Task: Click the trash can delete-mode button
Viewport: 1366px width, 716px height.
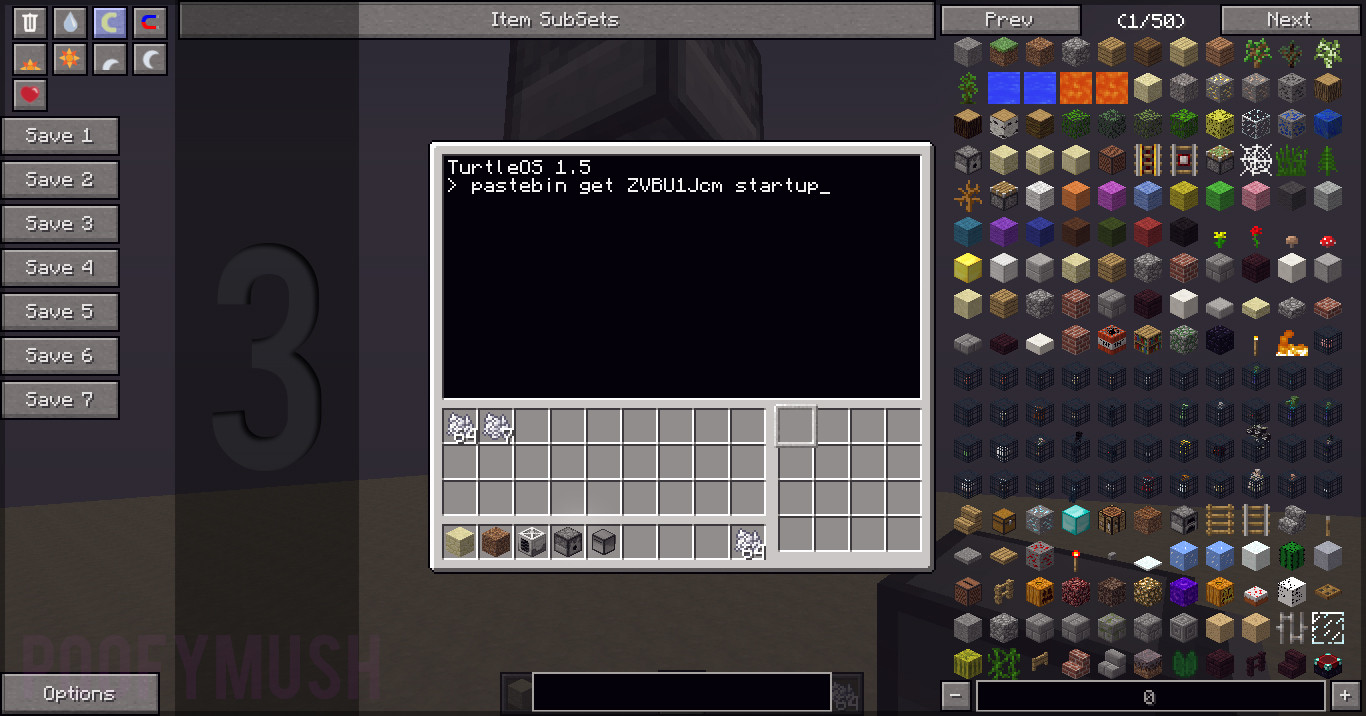Action: click(30, 23)
